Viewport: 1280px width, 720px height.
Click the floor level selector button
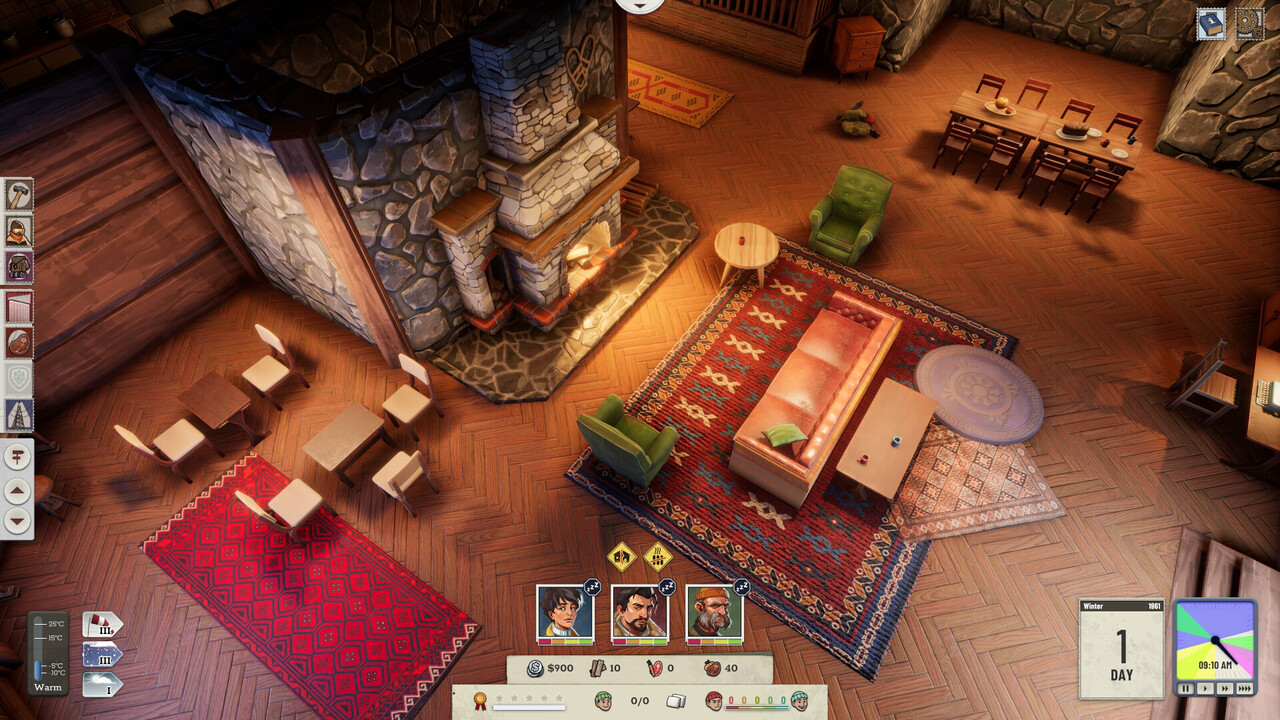[18, 458]
